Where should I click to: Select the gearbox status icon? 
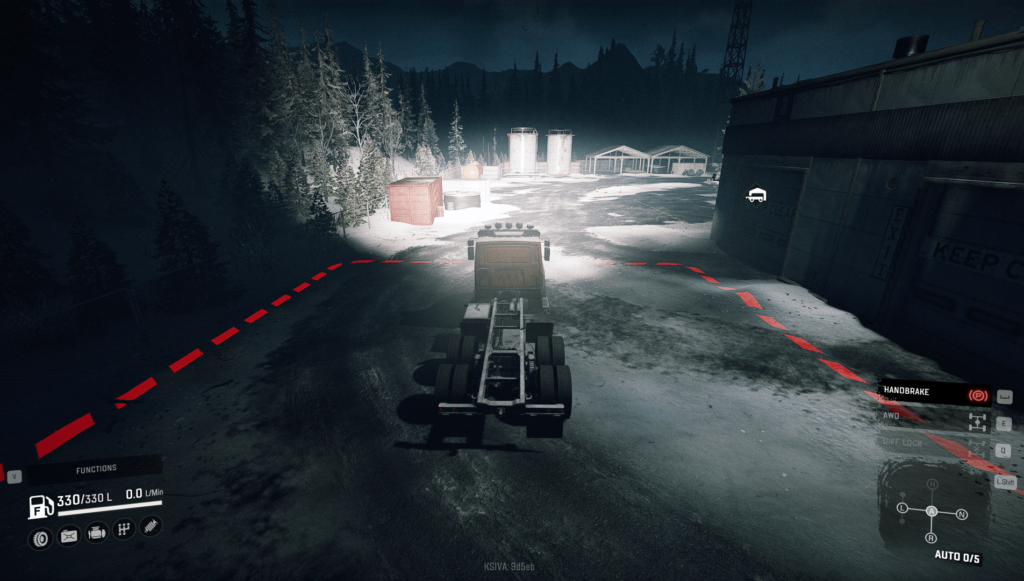[x=124, y=529]
